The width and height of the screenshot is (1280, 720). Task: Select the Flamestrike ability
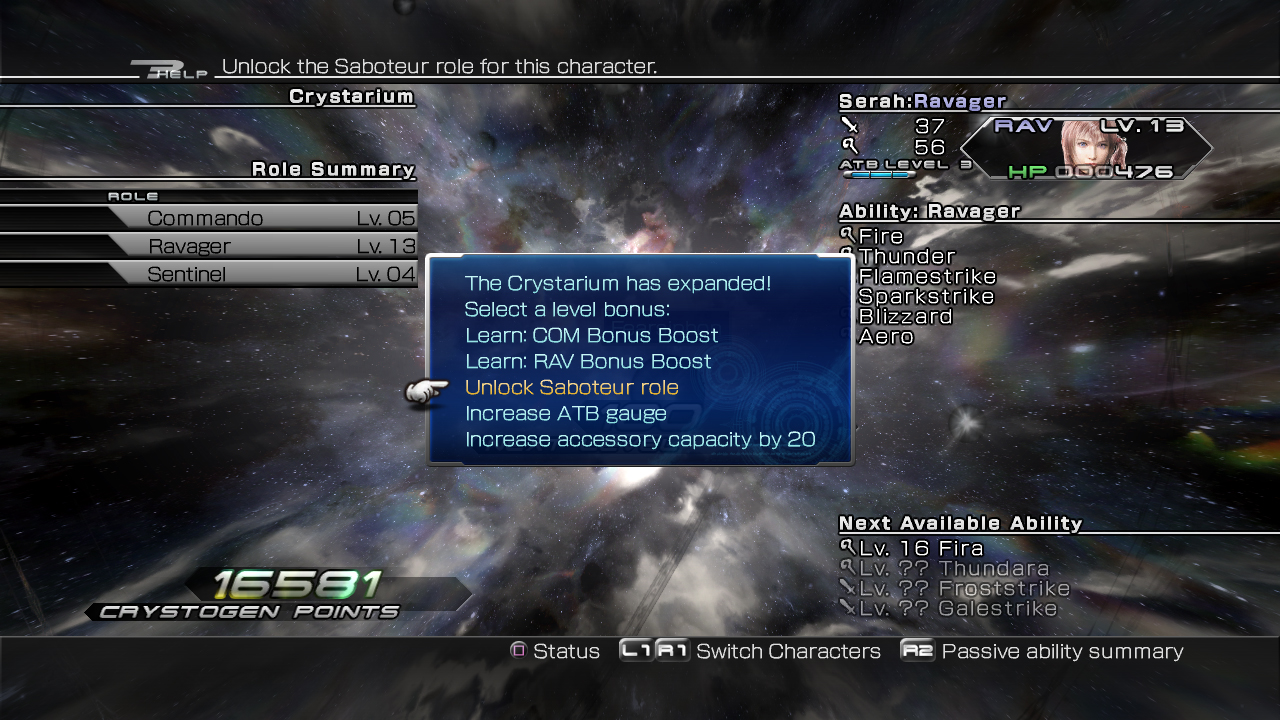[927, 277]
